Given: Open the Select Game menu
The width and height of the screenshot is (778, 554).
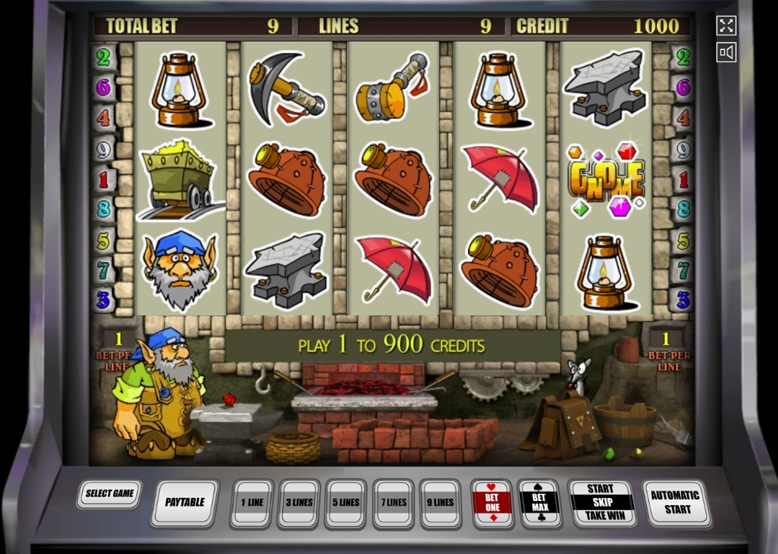Looking at the screenshot, I should [x=109, y=494].
